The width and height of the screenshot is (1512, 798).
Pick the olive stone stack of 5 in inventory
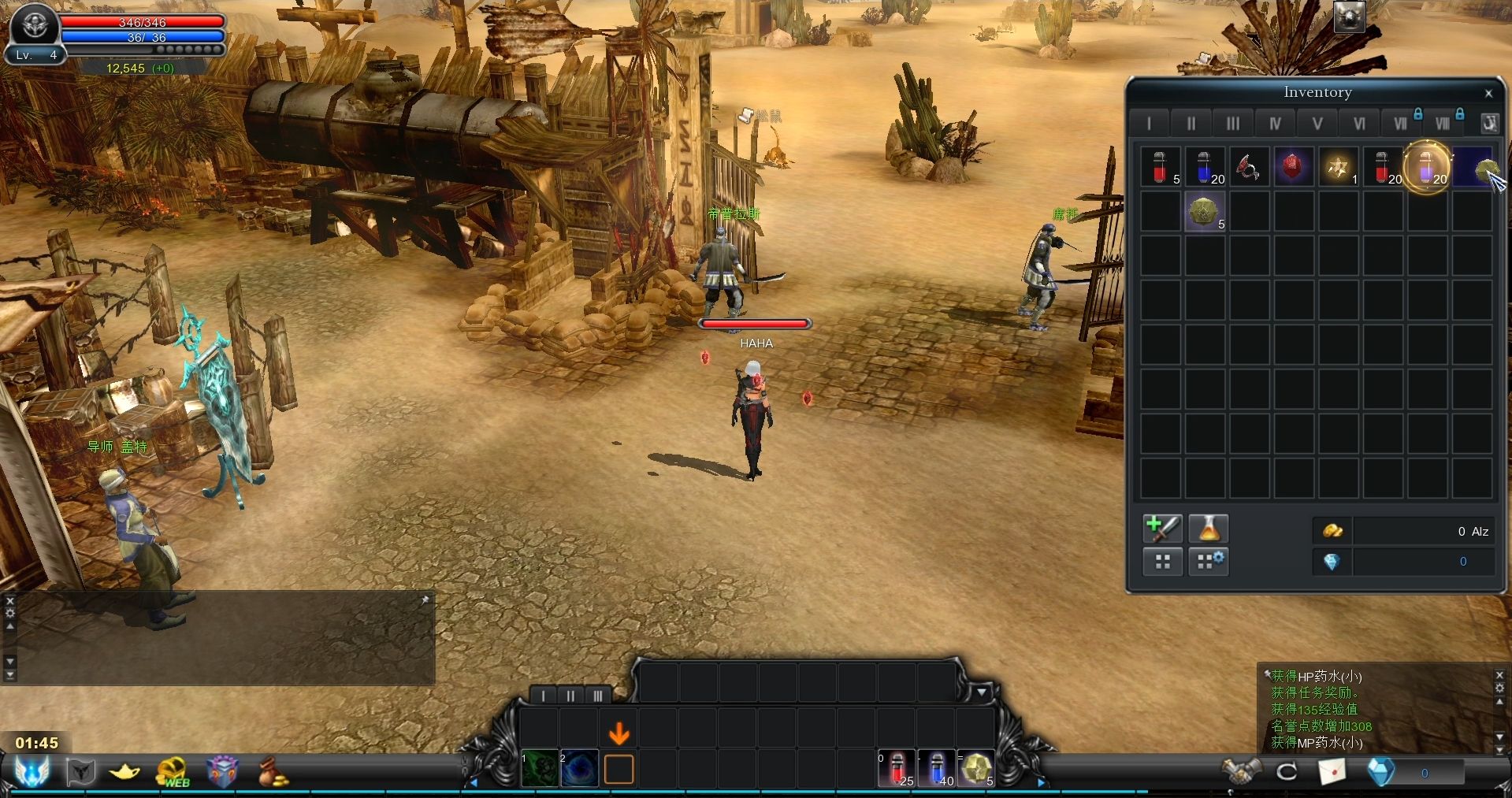pyautogui.click(x=1204, y=212)
